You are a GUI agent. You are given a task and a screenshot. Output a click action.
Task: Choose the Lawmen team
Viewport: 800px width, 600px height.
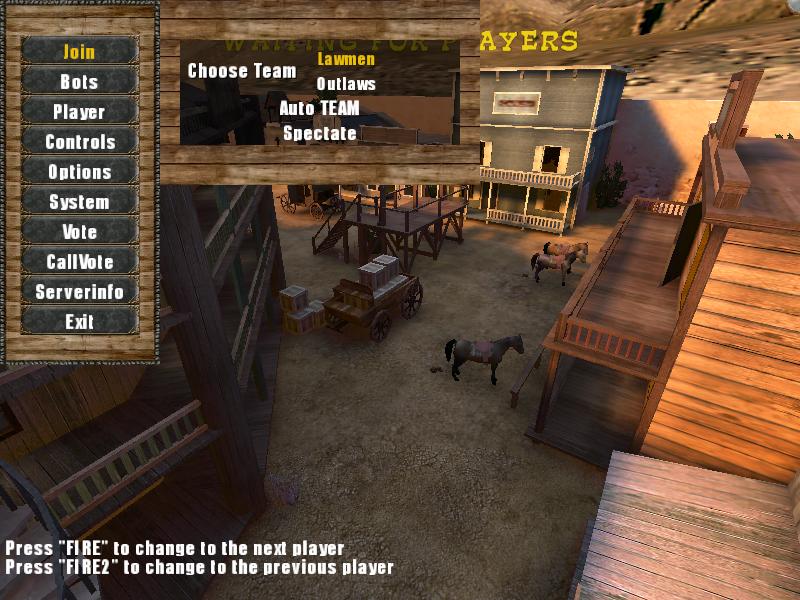click(345, 58)
